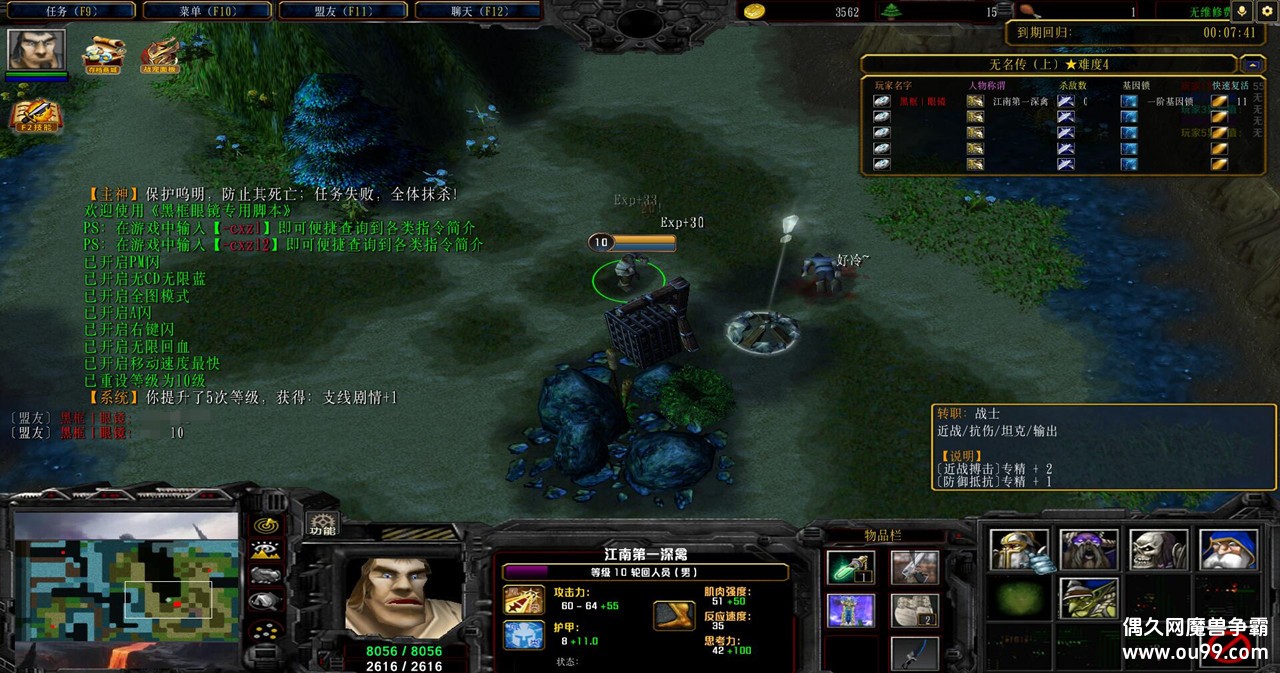1280x673 pixels.
Task: Open the 聊天 (F12) chat log
Action: [478, 11]
